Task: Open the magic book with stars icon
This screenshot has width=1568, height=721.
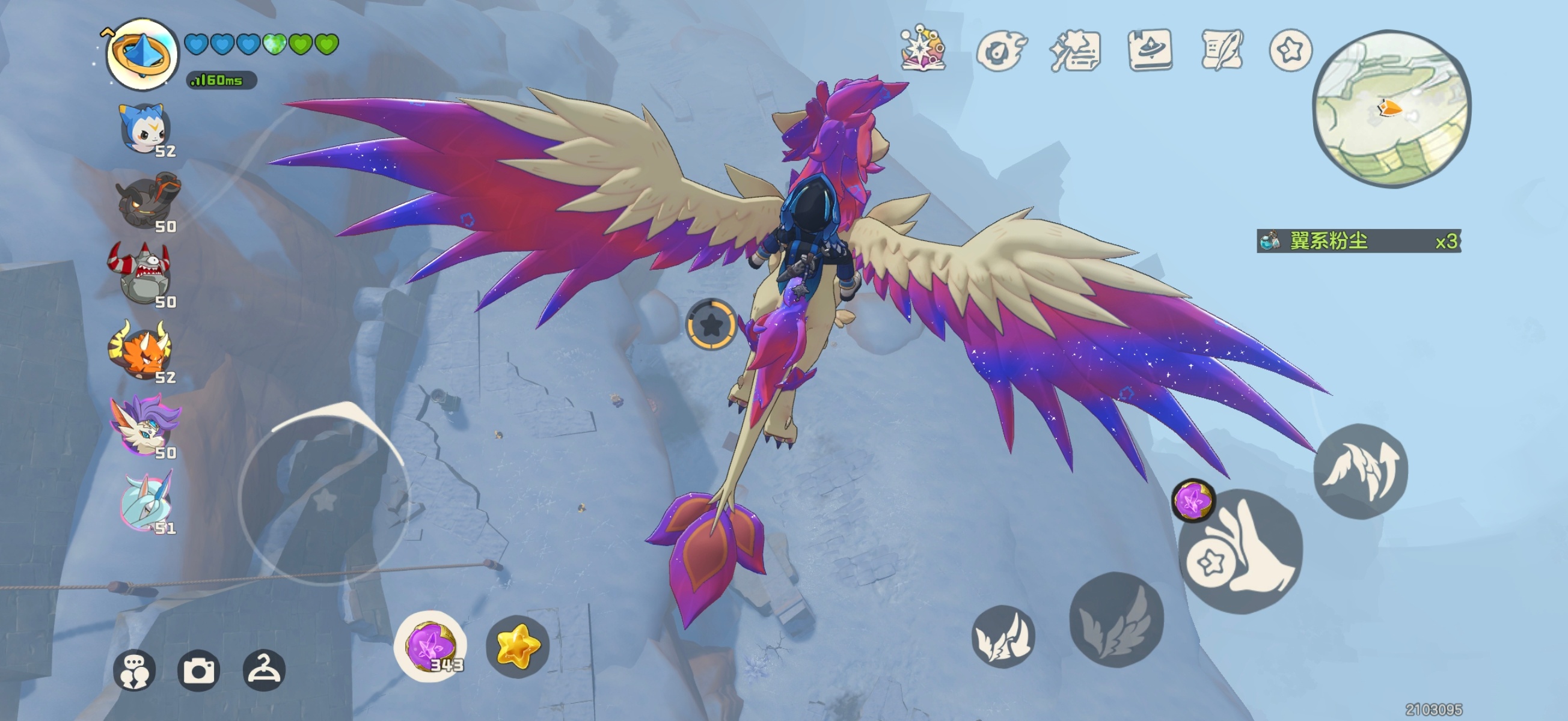Action: (923, 49)
